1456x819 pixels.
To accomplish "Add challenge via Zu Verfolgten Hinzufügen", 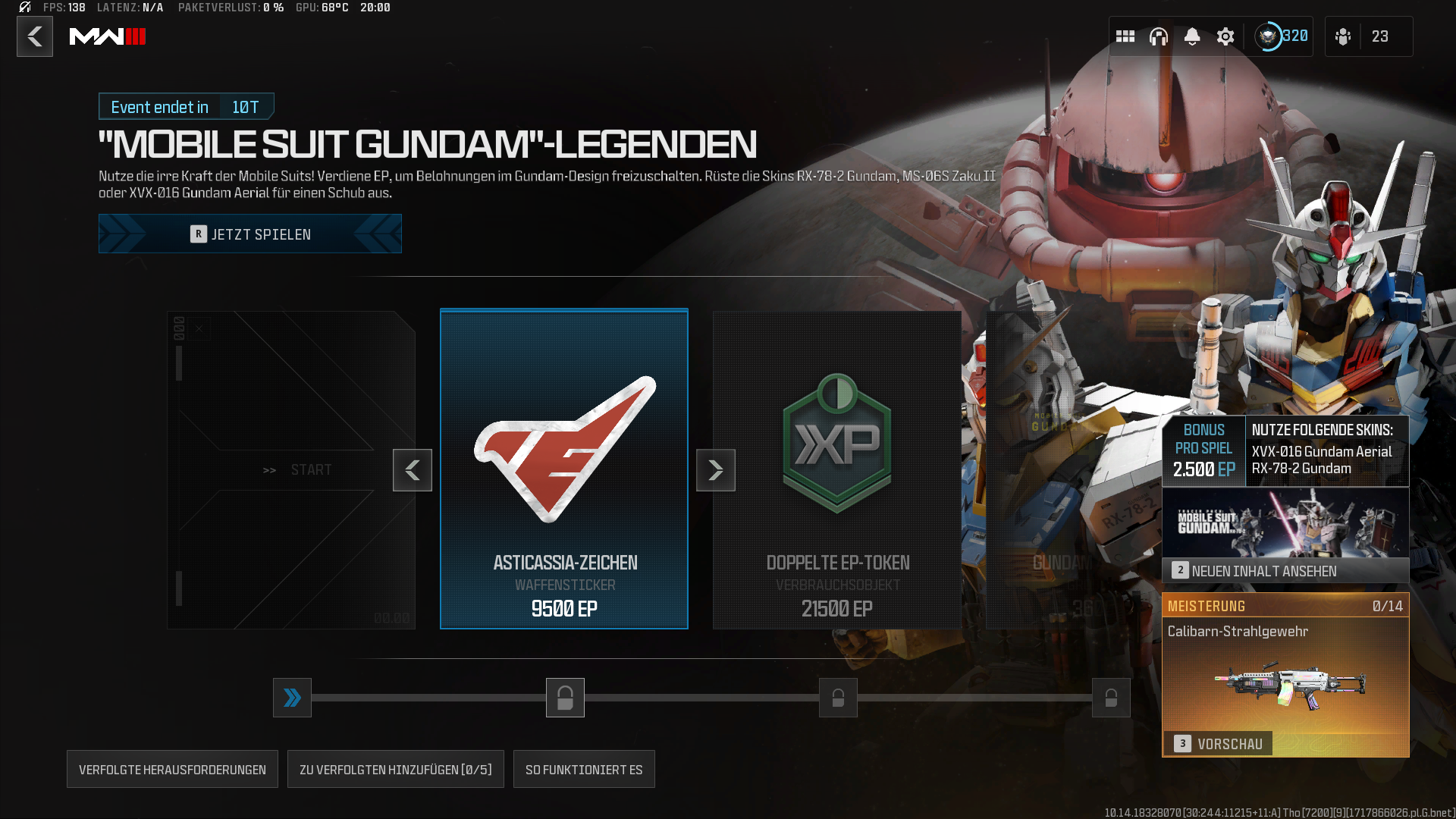I will coord(395,770).
